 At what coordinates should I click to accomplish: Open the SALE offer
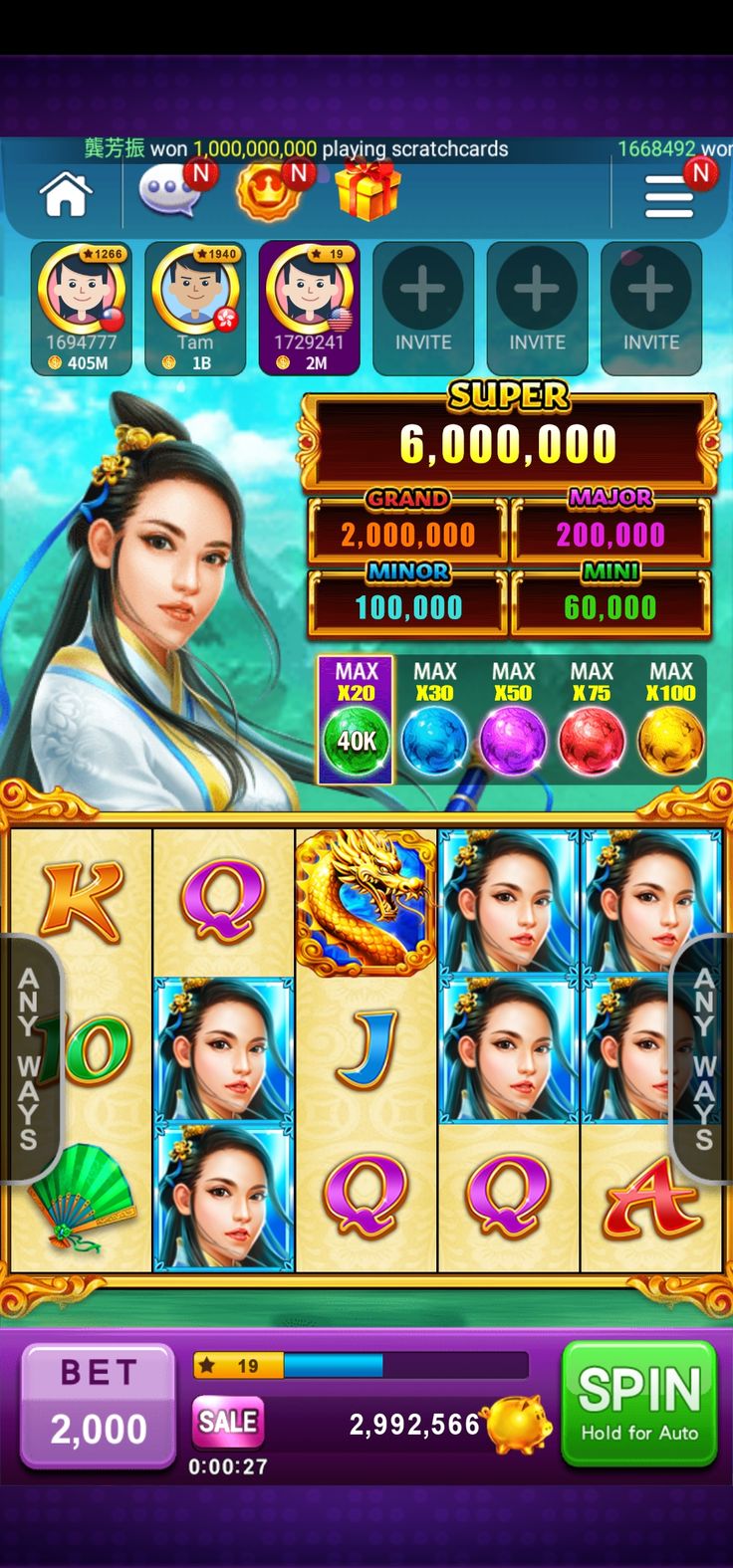(x=228, y=1422)
